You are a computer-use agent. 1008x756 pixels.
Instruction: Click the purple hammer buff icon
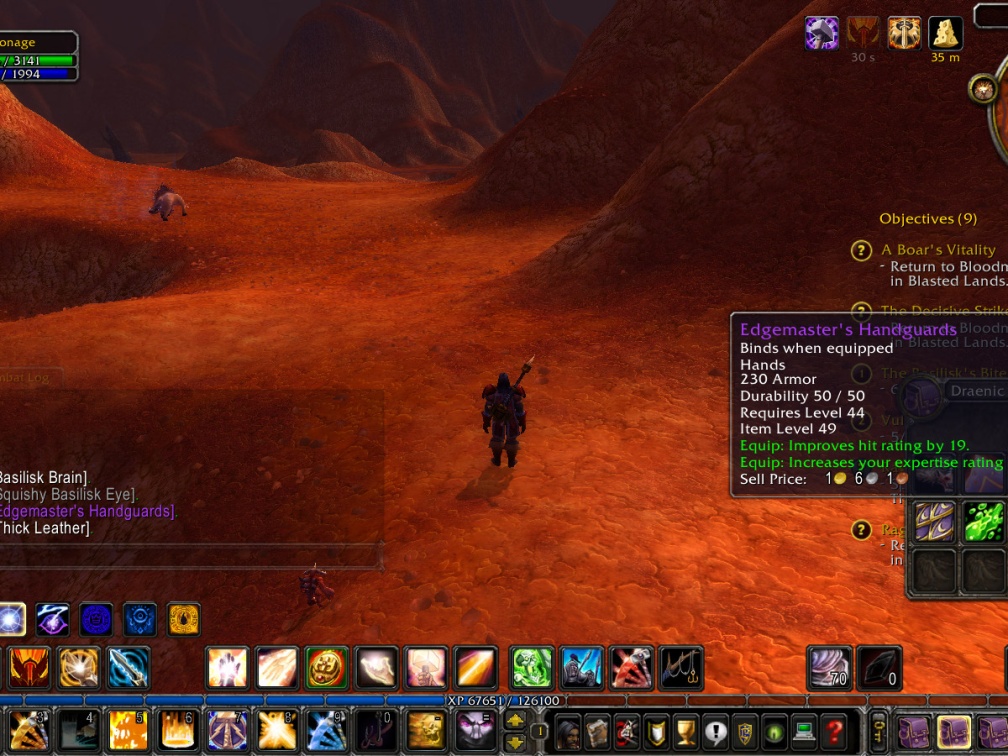(822, 33)
